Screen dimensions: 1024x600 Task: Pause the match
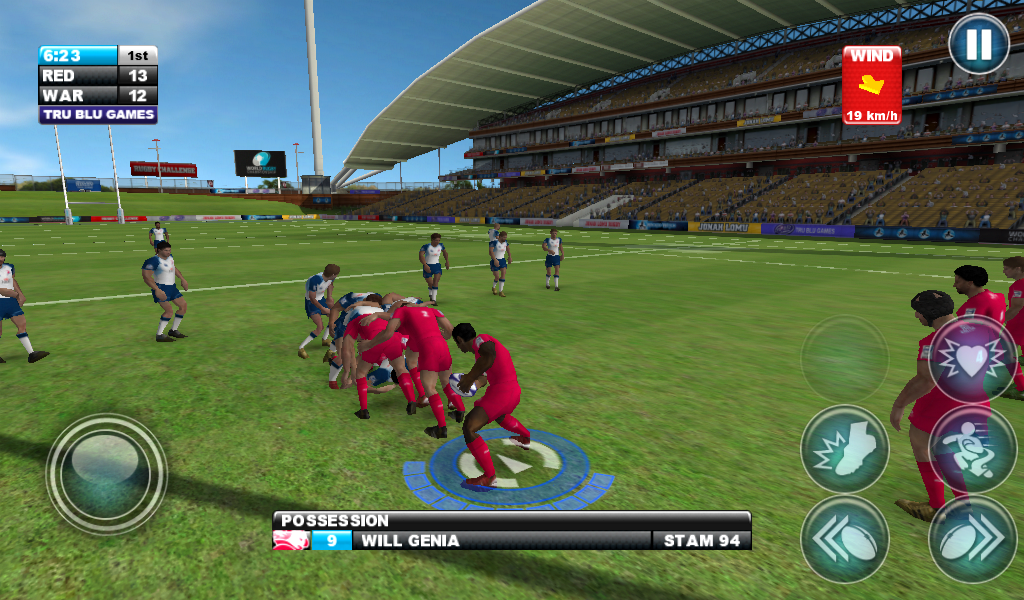click(x=978, y=44)
